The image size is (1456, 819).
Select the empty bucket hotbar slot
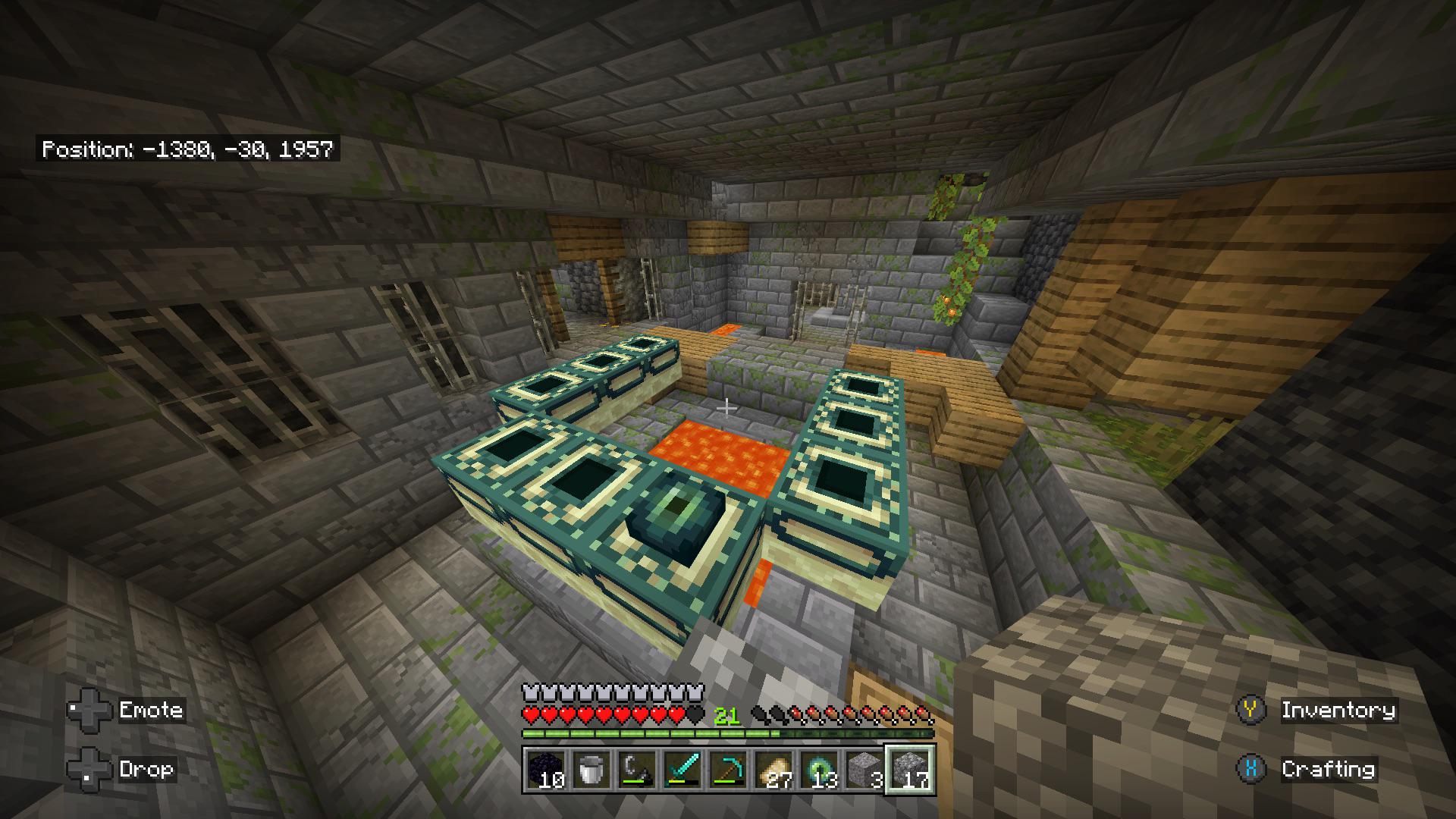click(x=591, y=770)
